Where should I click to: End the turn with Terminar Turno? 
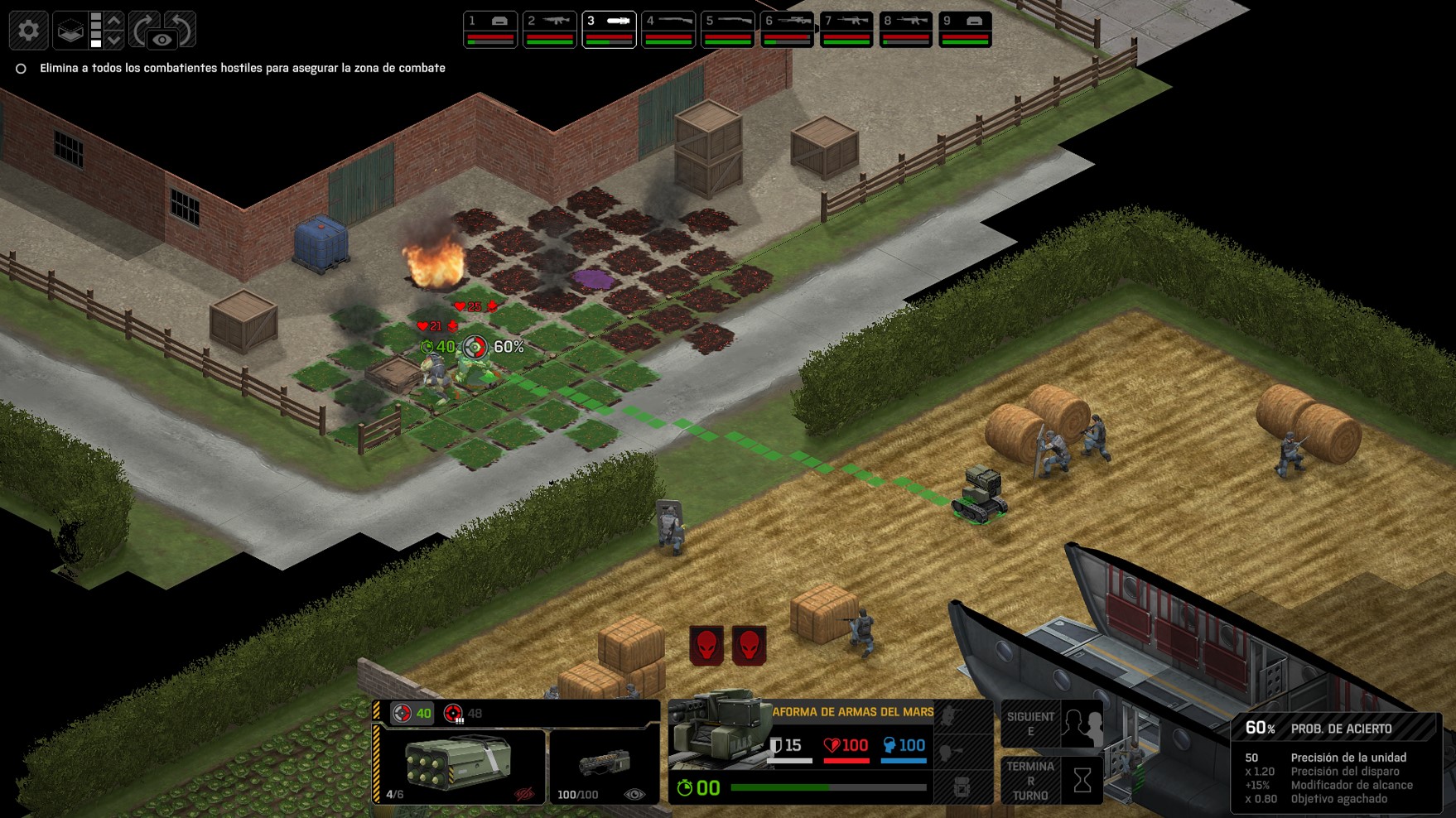tap(1052, 780)
